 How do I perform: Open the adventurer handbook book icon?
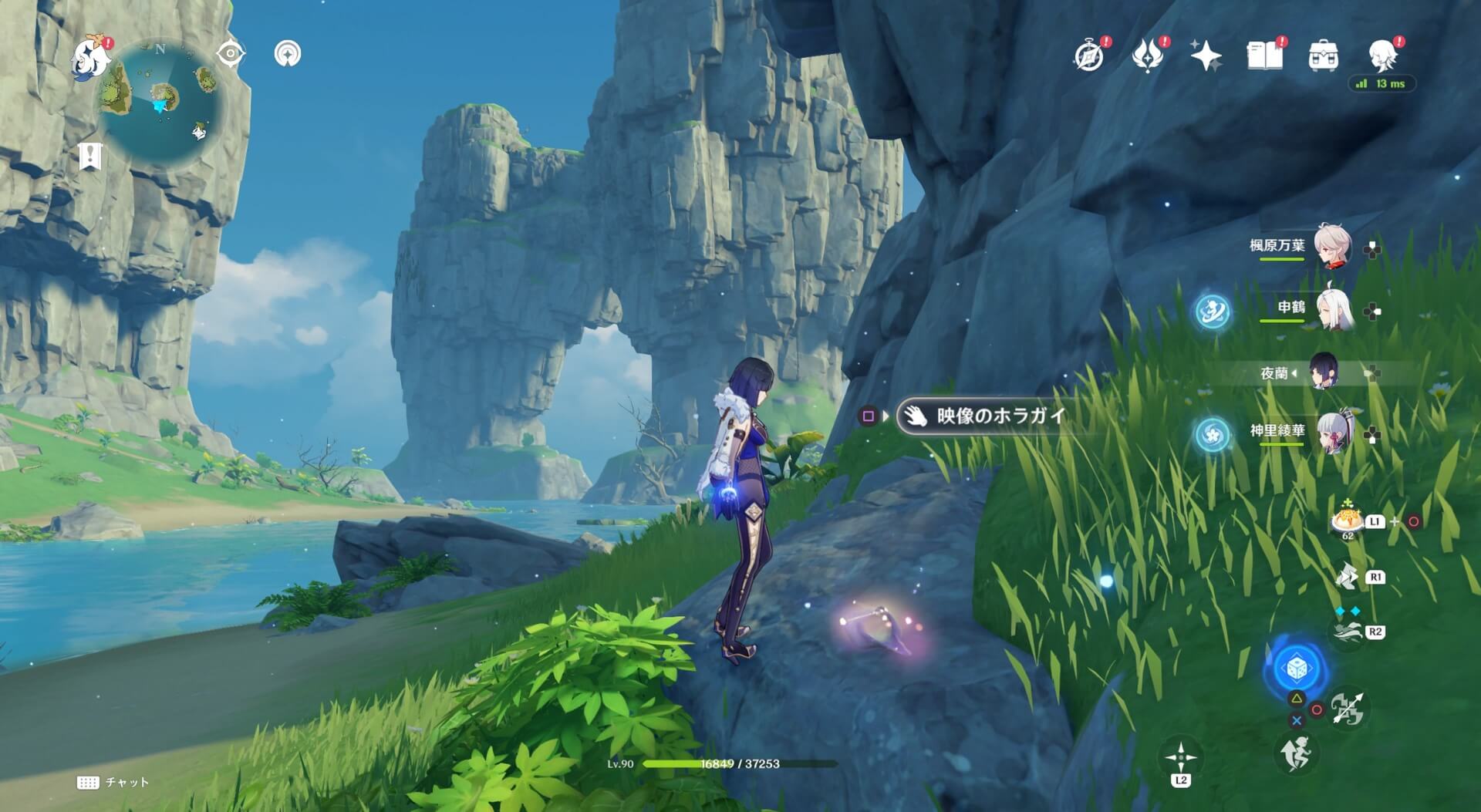1264,56
